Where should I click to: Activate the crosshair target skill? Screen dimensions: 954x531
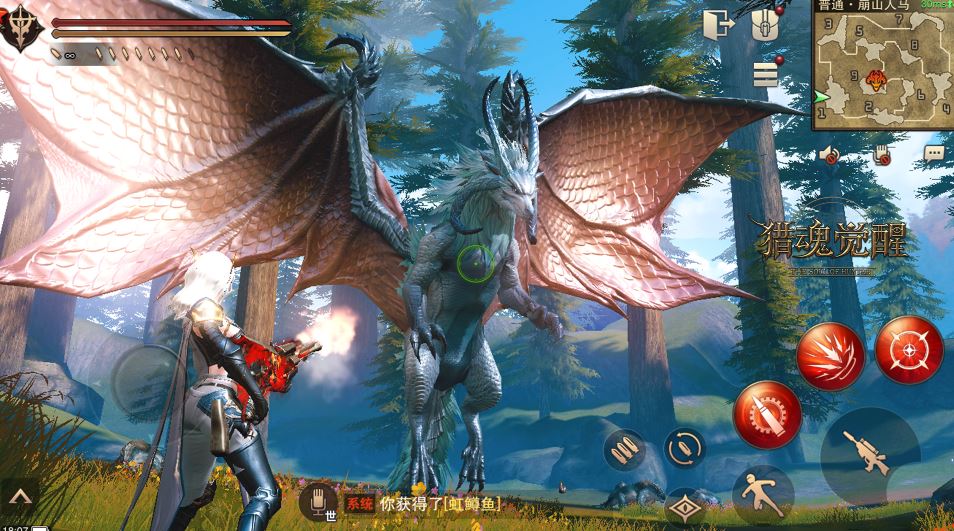pos(909,350)
